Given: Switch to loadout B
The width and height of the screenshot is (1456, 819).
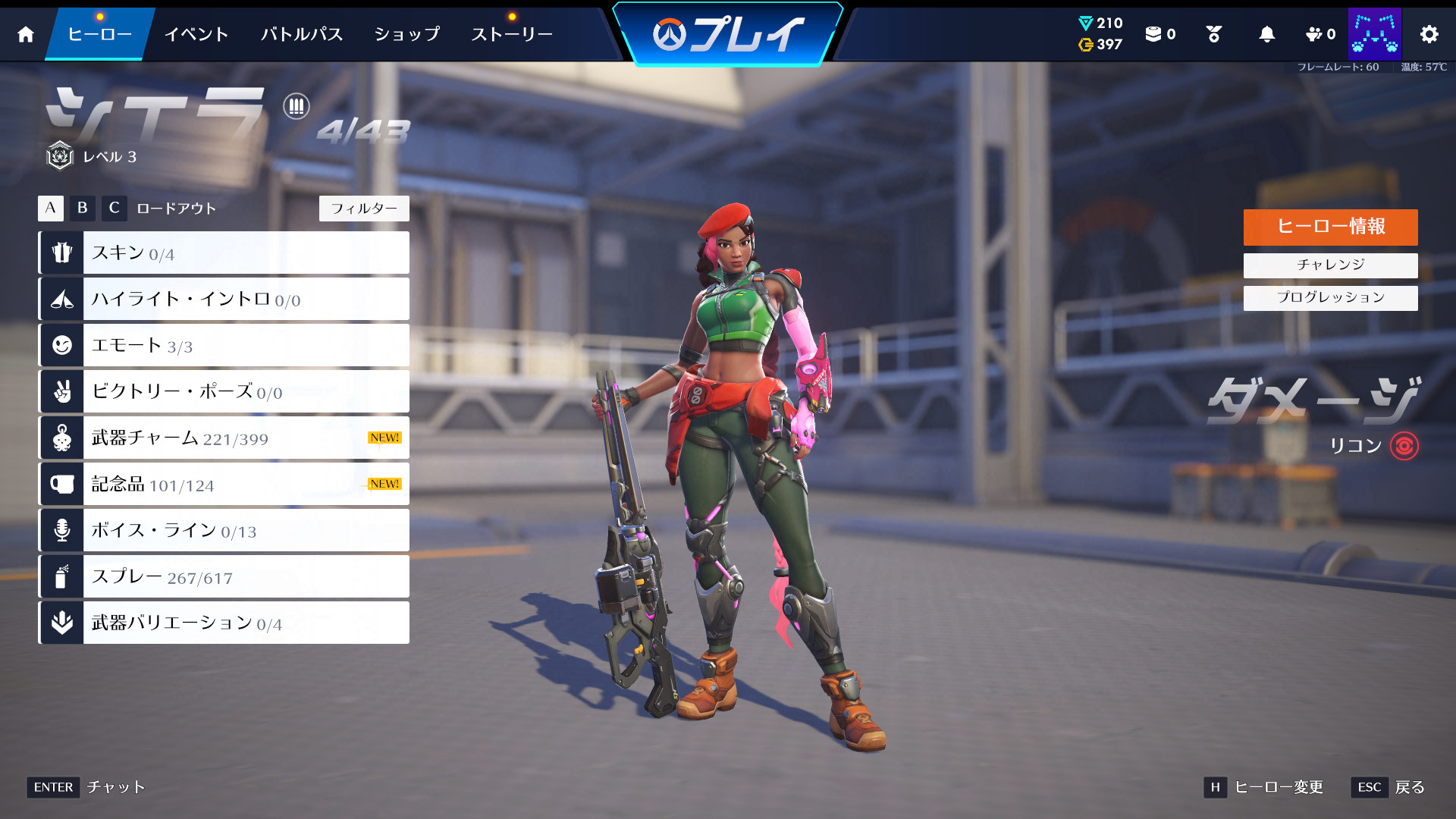Looking at the screenshot, I should pyautogui.click(x=82, y=209).
